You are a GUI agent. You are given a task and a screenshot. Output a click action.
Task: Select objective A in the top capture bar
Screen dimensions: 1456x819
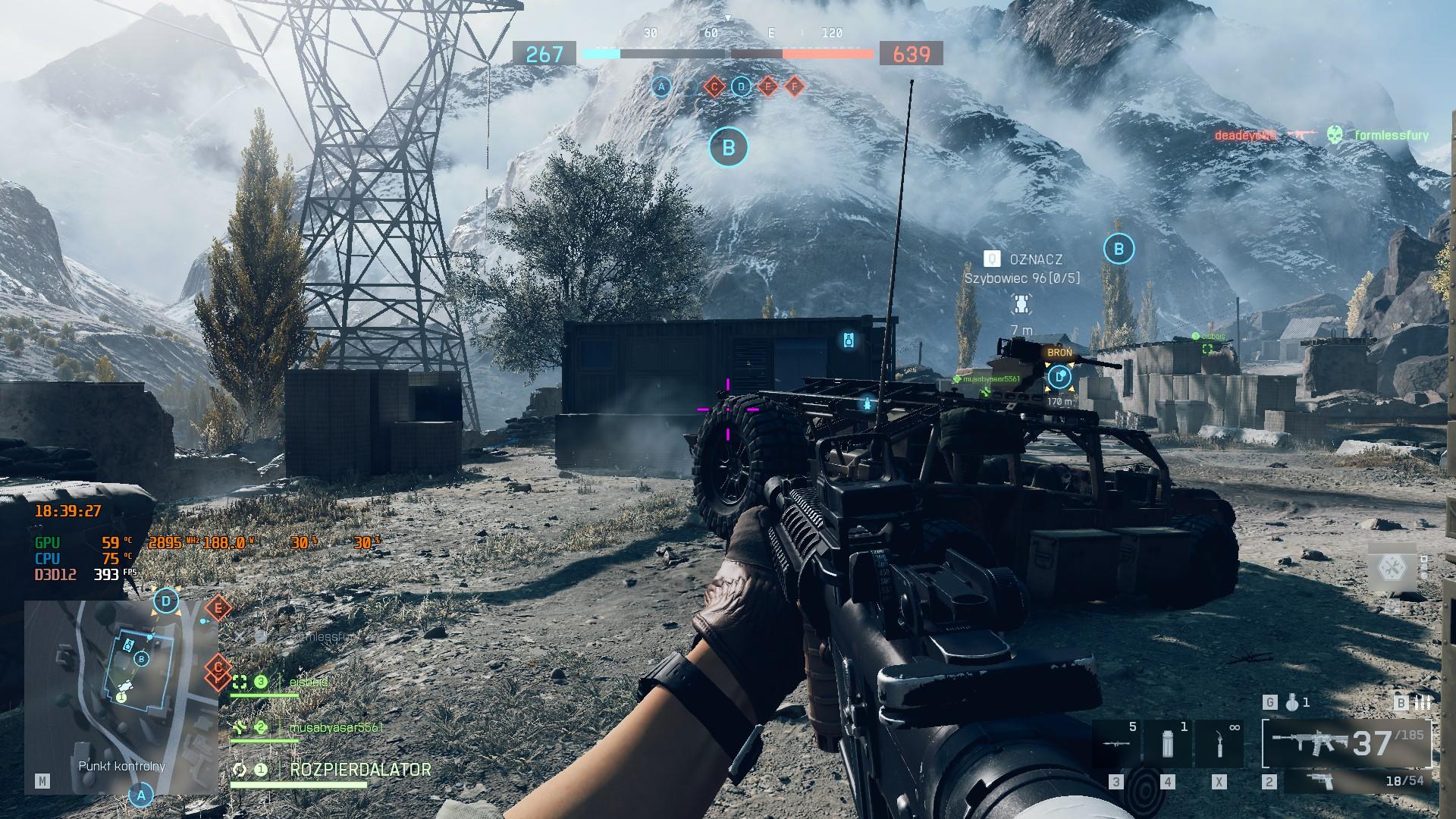tap(661, 87)
